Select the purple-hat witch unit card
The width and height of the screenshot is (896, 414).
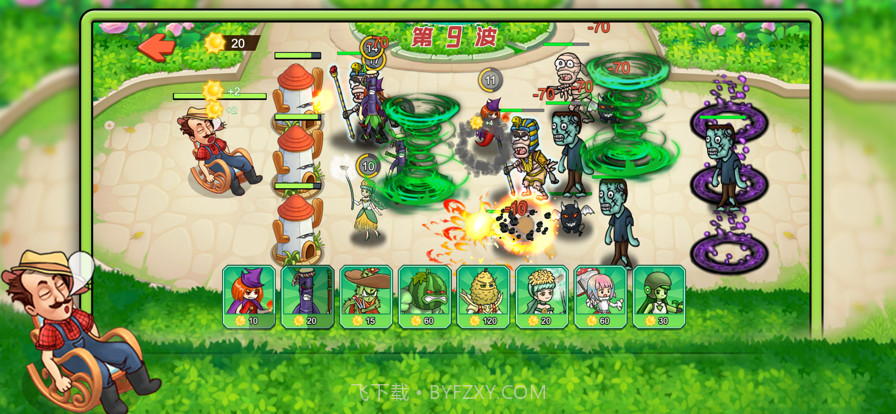click(x=248, y=296)
